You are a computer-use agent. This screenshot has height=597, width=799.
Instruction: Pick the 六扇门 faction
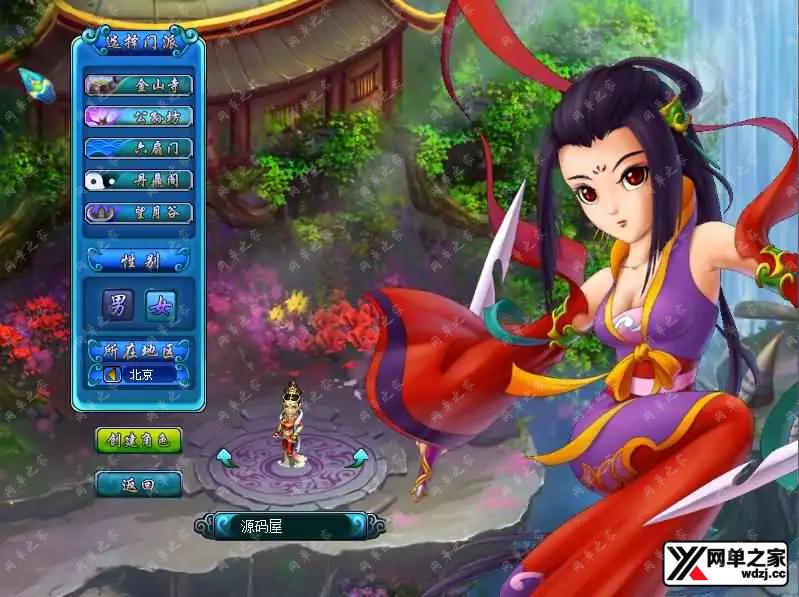tap(139, 148)
